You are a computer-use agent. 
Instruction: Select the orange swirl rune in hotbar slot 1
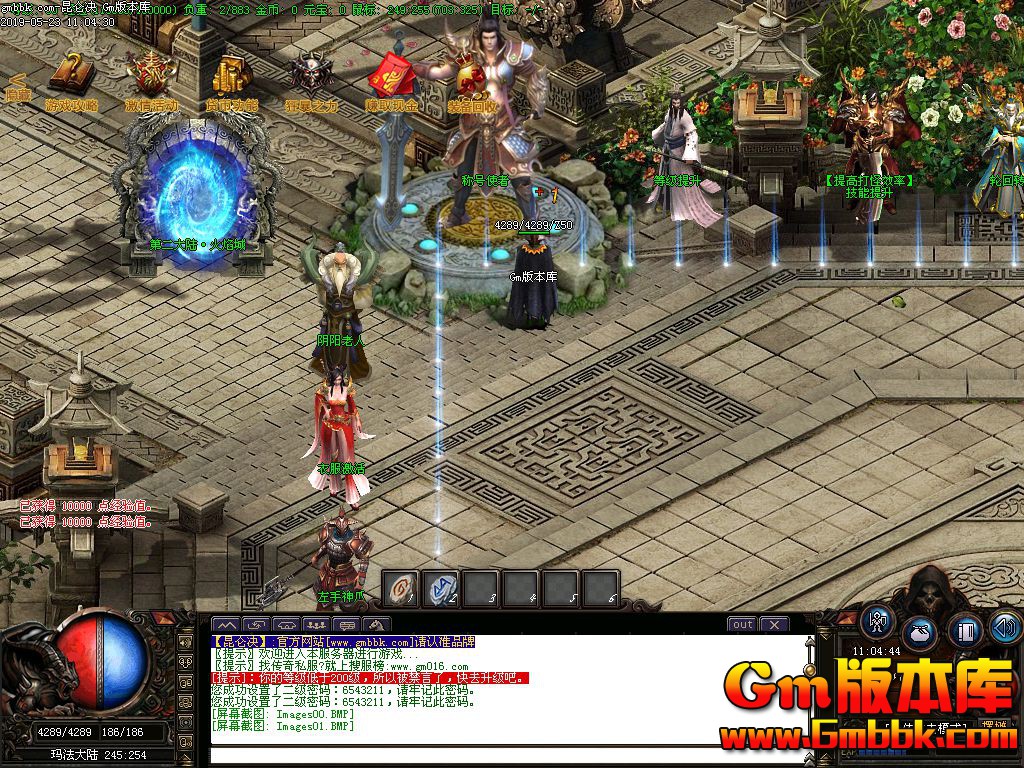tap(402, 589)
